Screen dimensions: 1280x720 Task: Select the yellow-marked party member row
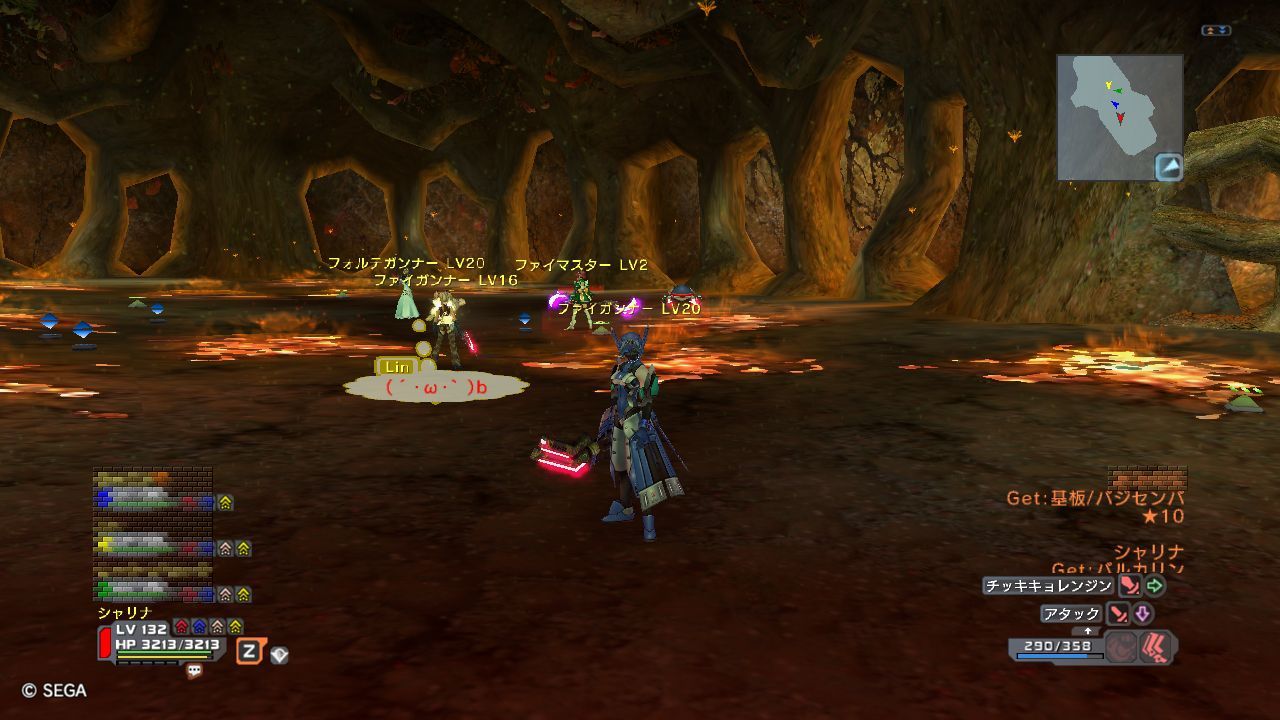[x=155, y=547]
